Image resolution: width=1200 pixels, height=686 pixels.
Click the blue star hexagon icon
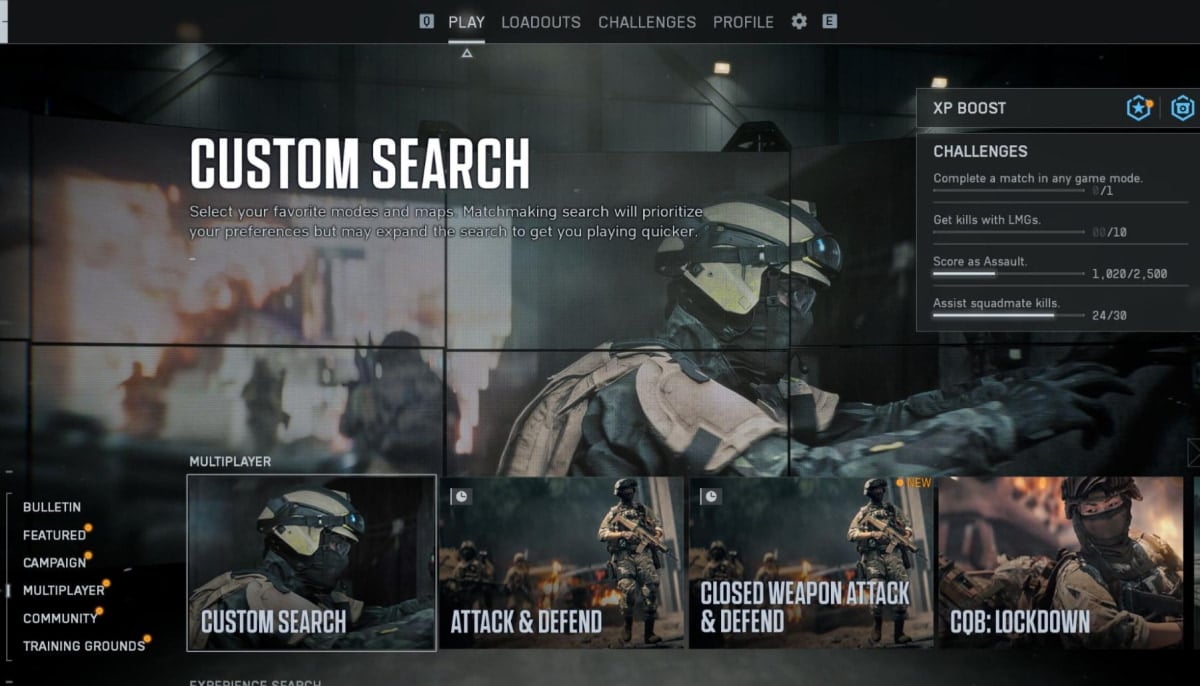pos(1139,108)
